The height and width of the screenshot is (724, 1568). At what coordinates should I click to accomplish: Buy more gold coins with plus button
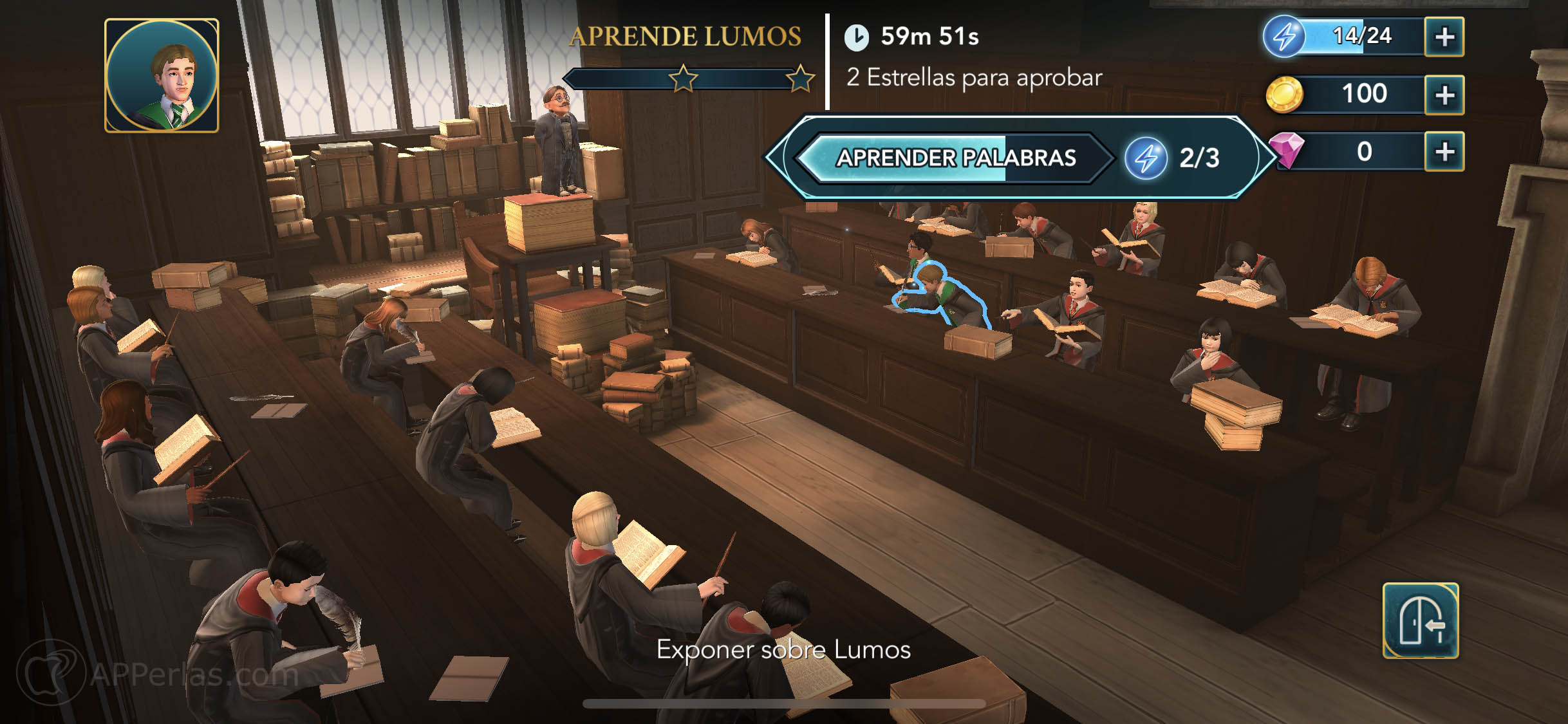pos(1444,95)
